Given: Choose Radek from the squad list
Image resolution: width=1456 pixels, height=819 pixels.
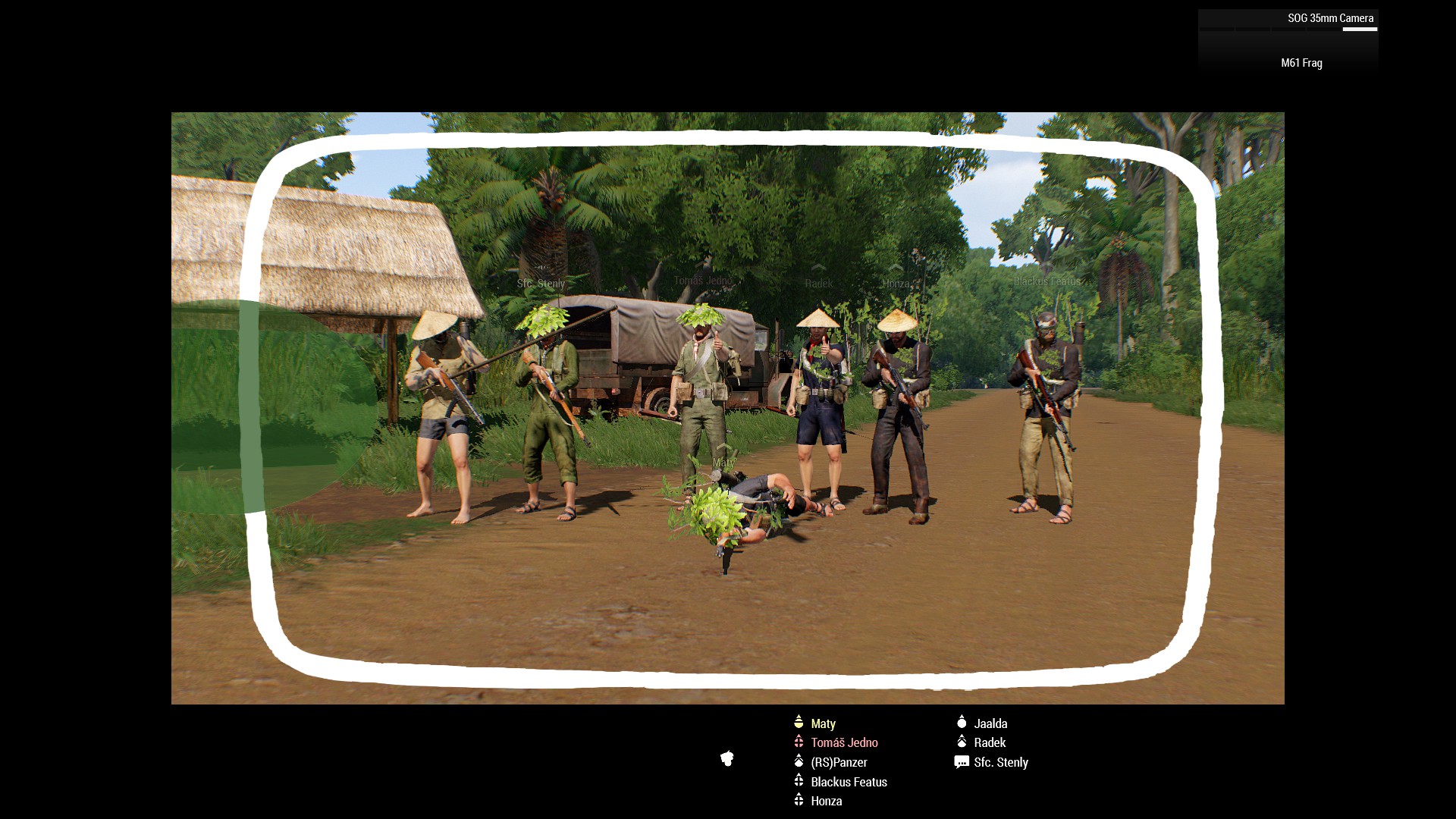Looking at the screenshot, I should 990,742.
